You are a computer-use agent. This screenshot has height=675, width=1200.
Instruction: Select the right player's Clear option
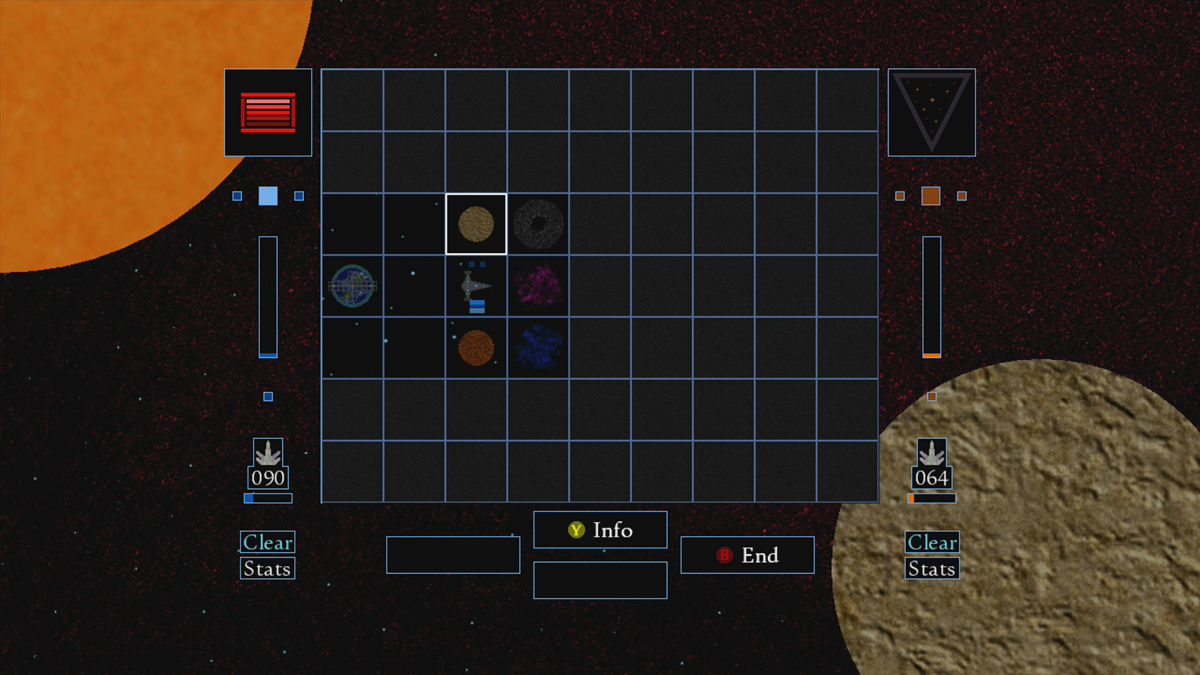coord(932,542)
